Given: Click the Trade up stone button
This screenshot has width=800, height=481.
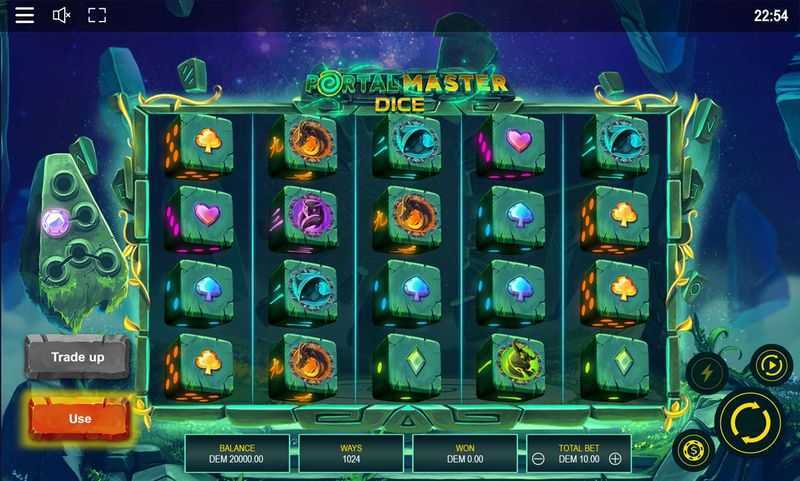Looking at the screenshot, I should click(x=78, y=357).
